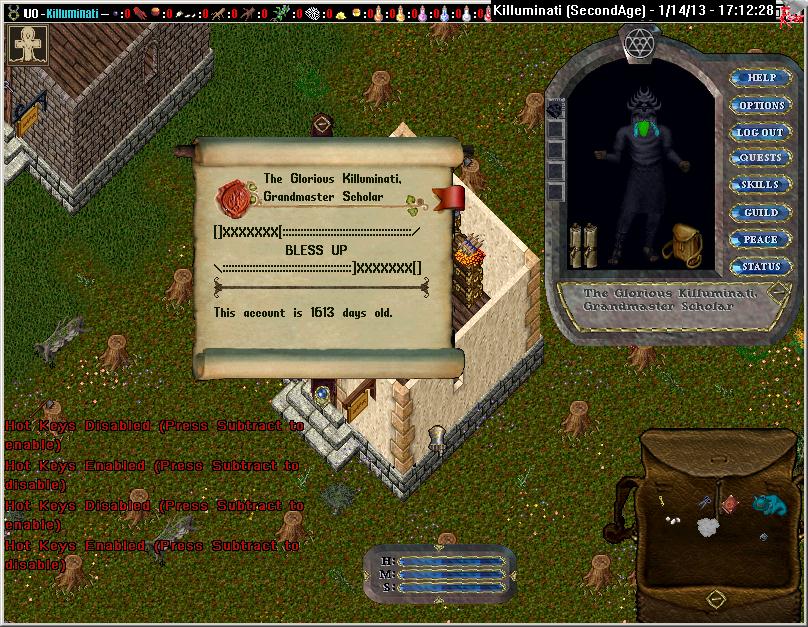Show the Quests log
This screenshot has width=808, height=627.
(761, 158)
